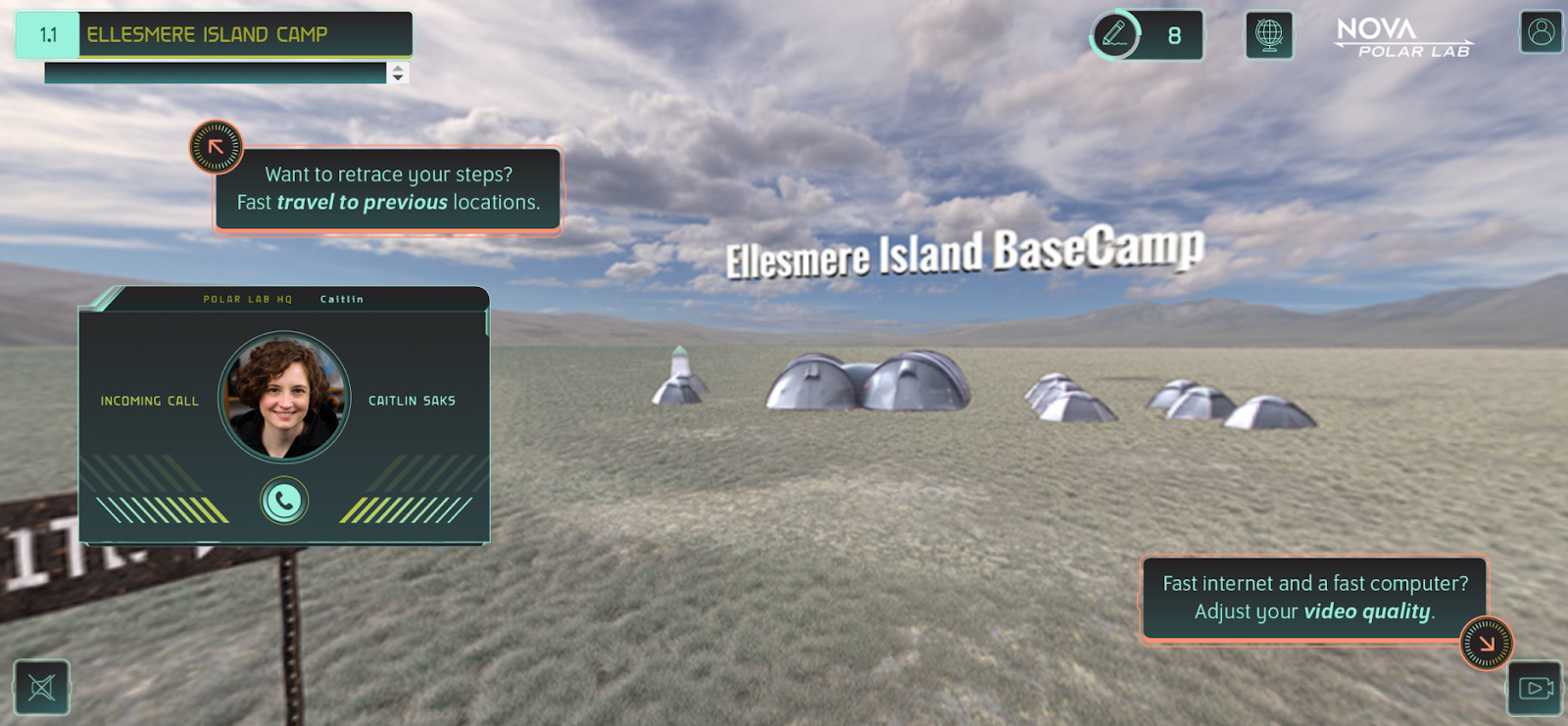Dismiss the video quality tip arrow

click(1487, 643)
